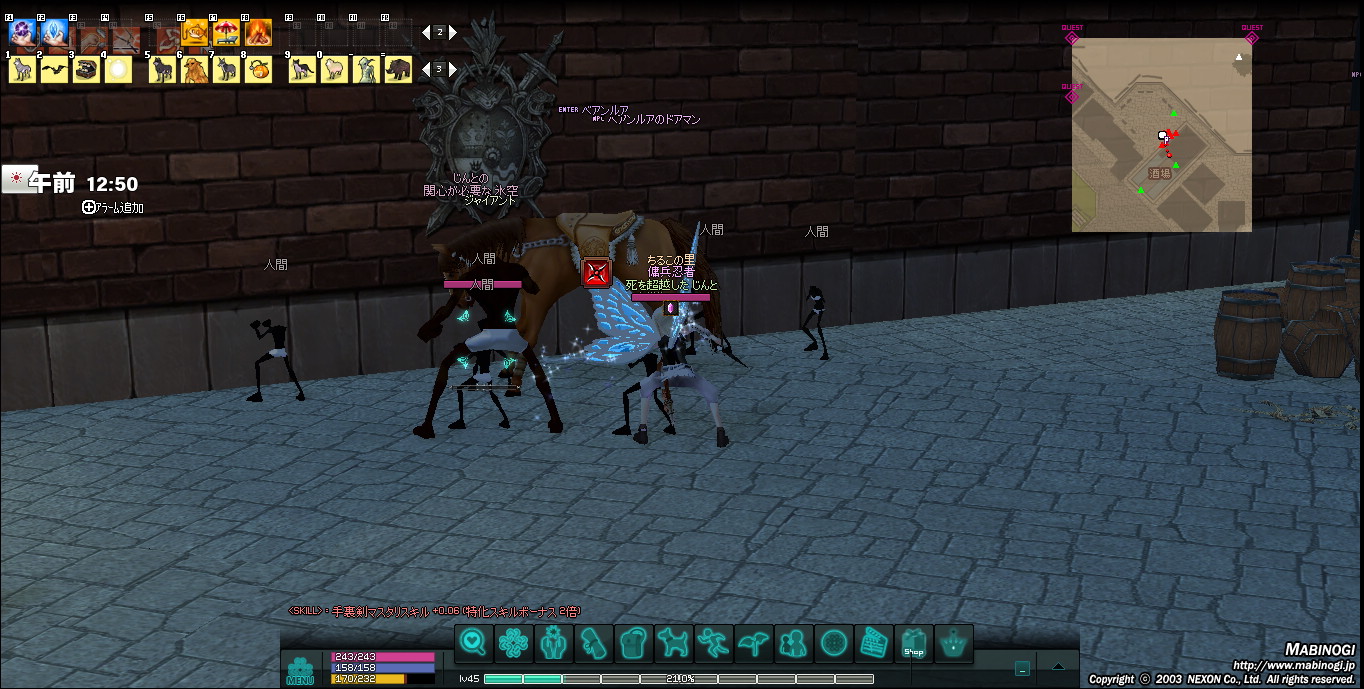Open the Shop from the bottom bar

(x=914, y=643)
